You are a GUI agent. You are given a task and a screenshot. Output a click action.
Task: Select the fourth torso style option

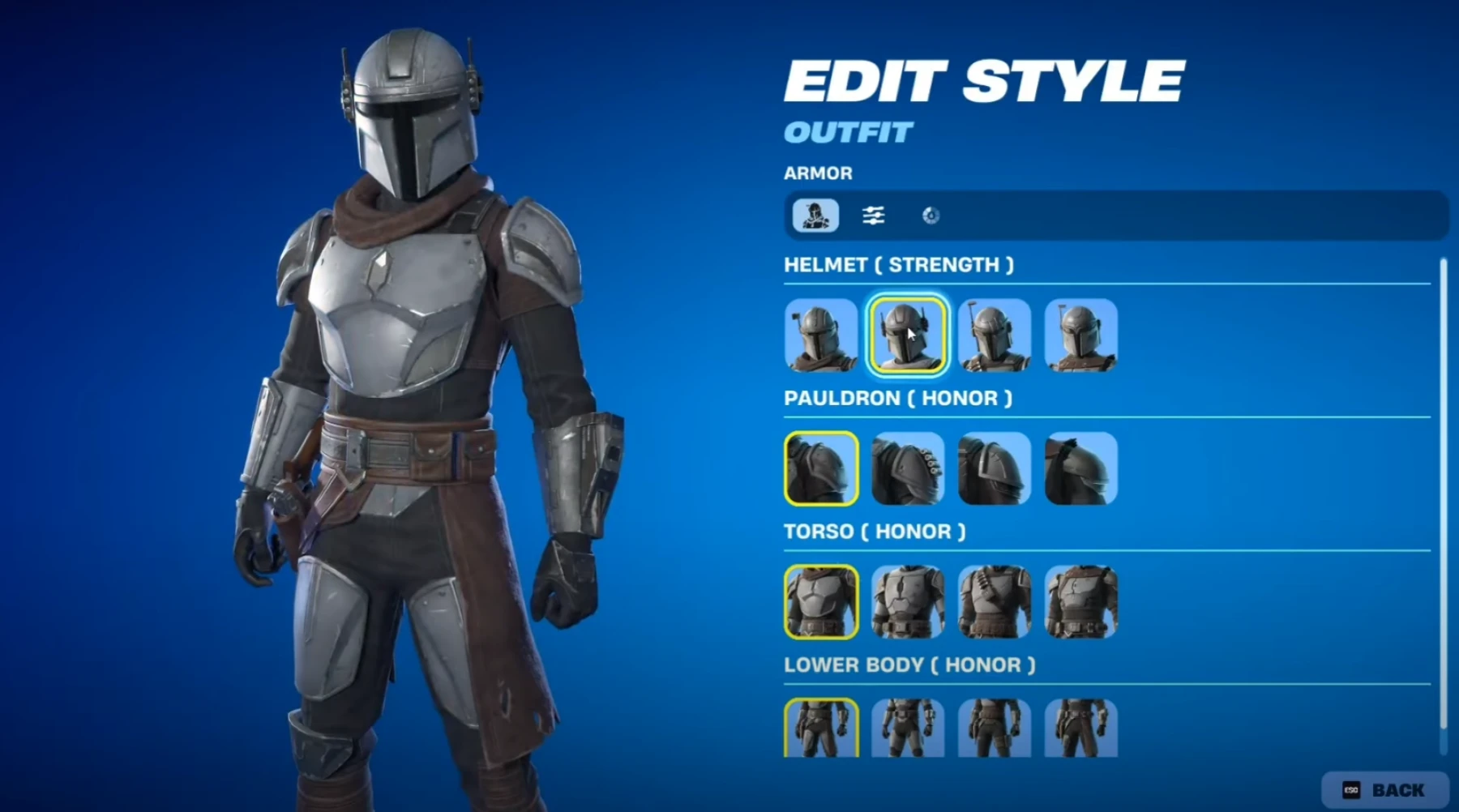pyautogui.click(x=1080, y=602)
